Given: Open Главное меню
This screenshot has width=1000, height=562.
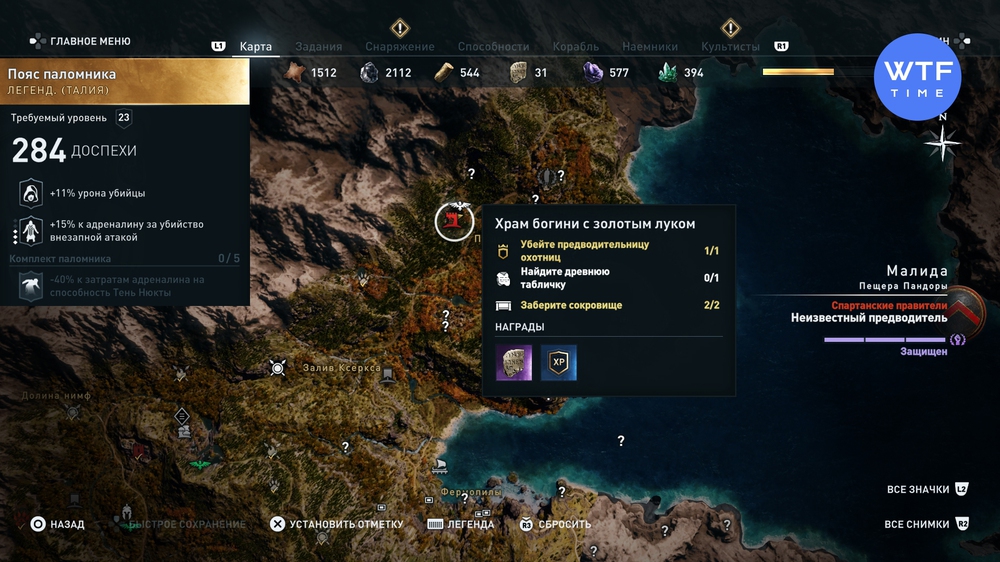Looking at the screenshot, I should pos(90,42).
